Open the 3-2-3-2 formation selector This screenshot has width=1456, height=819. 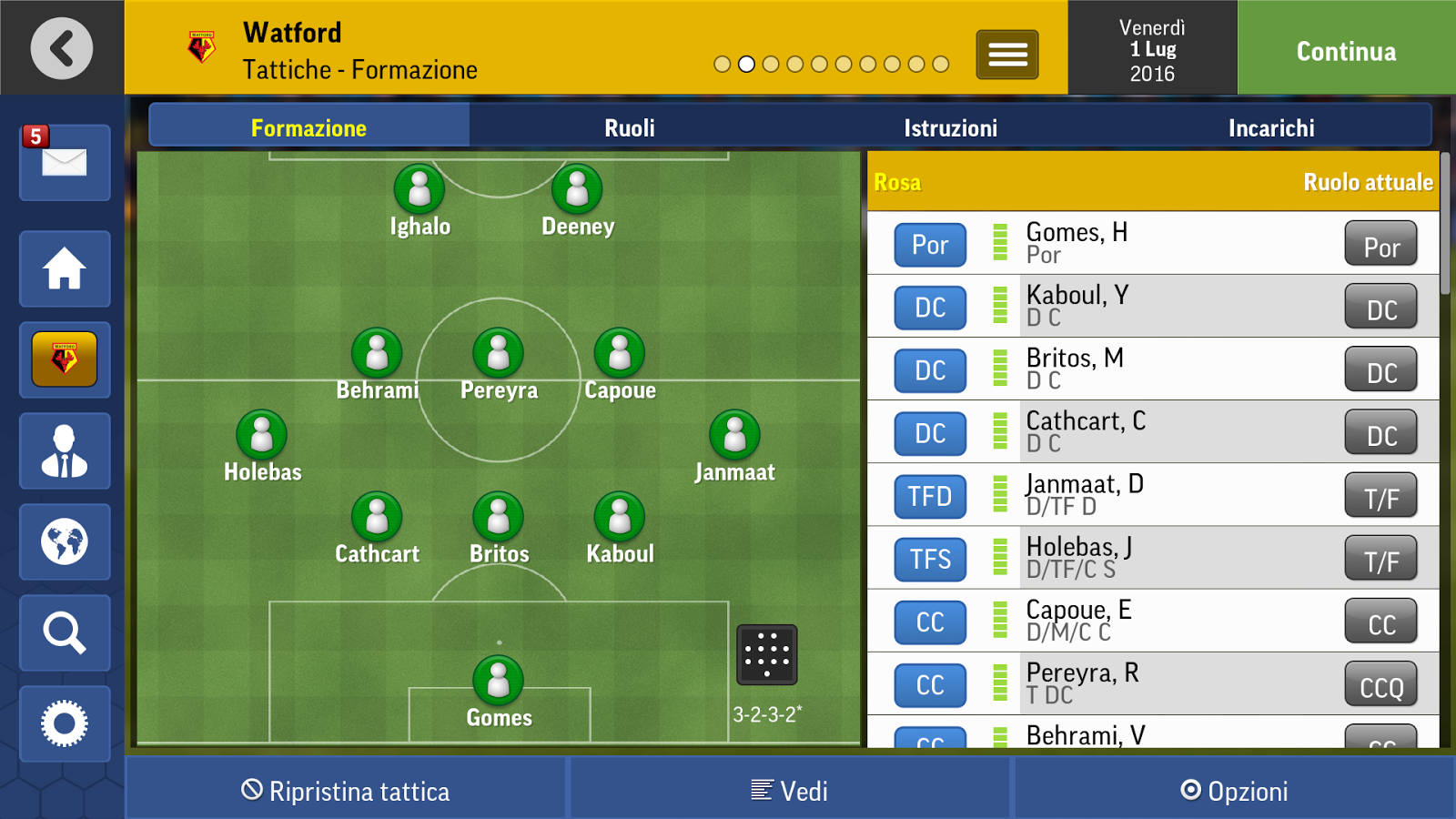click(x=766, y=655)
